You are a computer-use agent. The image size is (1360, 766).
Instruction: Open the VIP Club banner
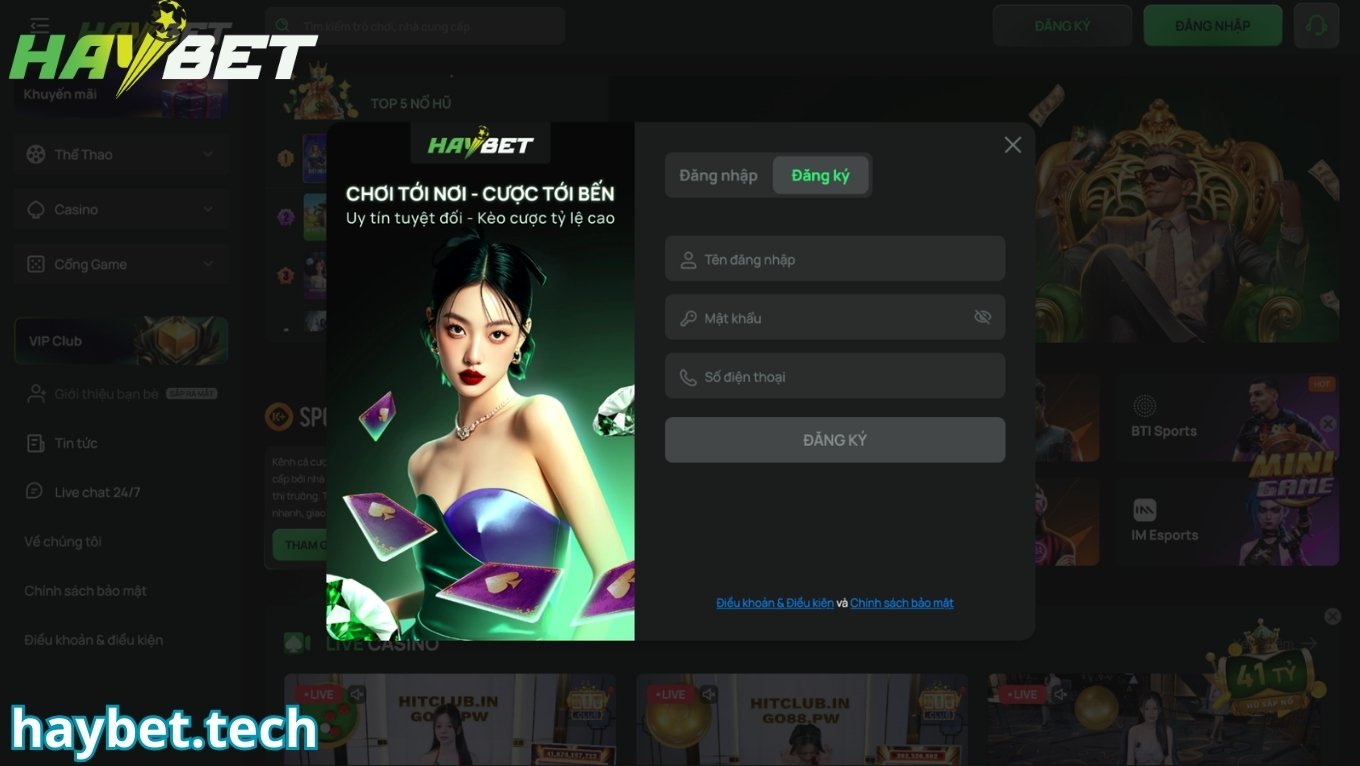coord(121,341)
